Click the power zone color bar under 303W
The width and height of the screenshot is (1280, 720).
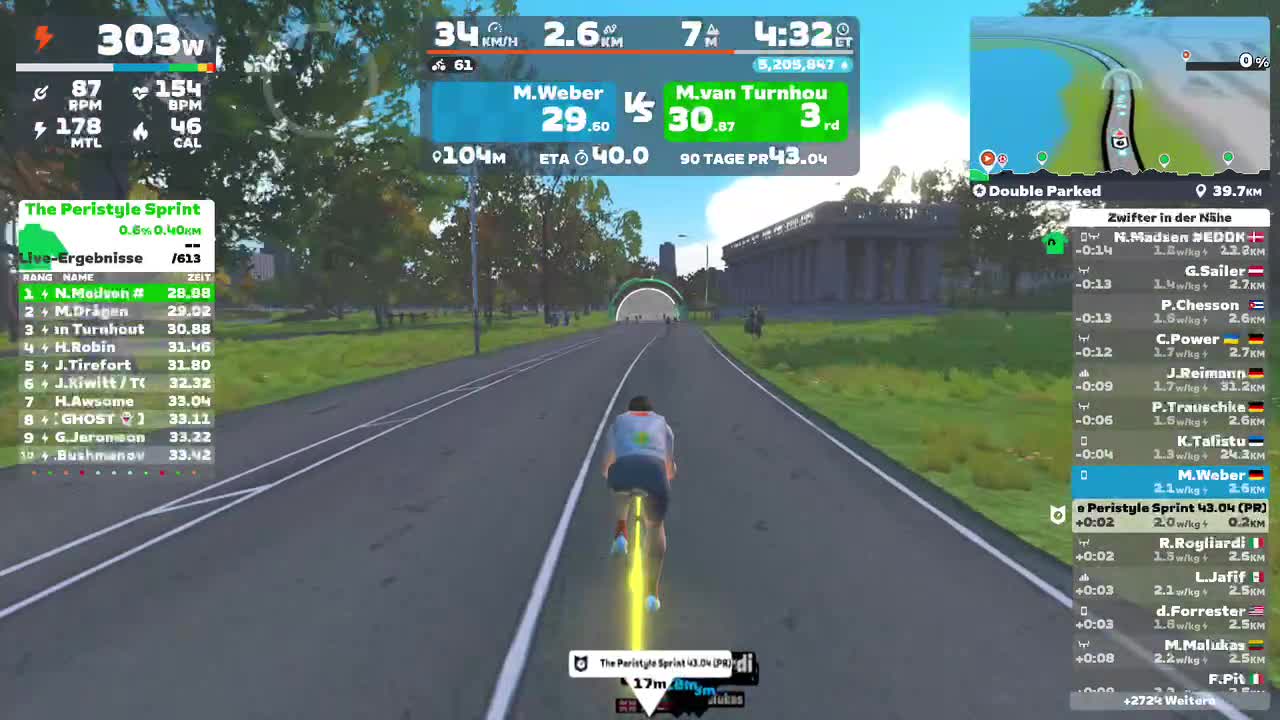(115, 67)
